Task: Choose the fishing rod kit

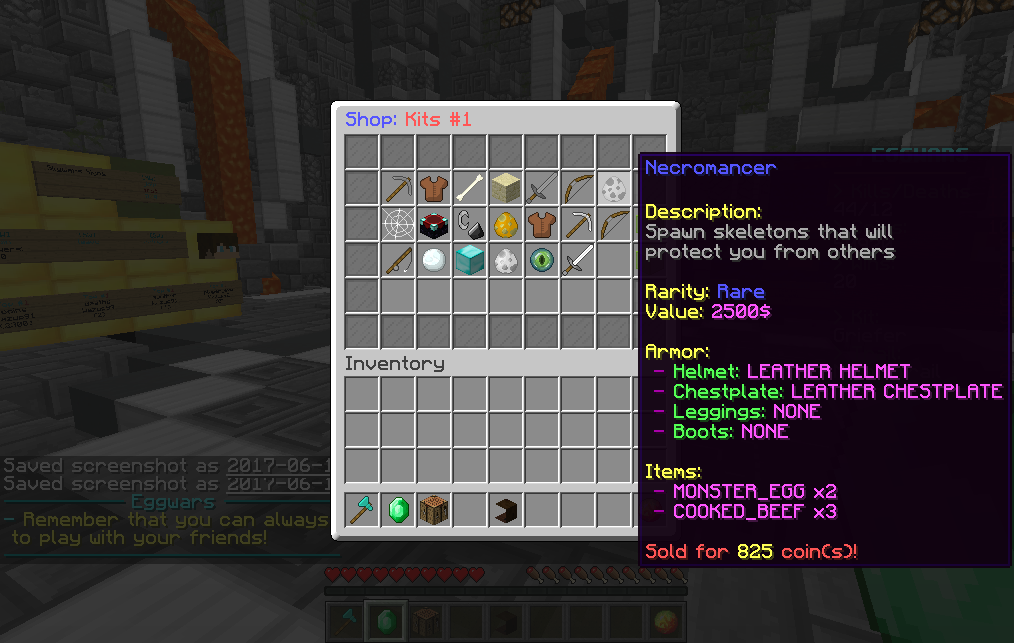Action: 398,259
